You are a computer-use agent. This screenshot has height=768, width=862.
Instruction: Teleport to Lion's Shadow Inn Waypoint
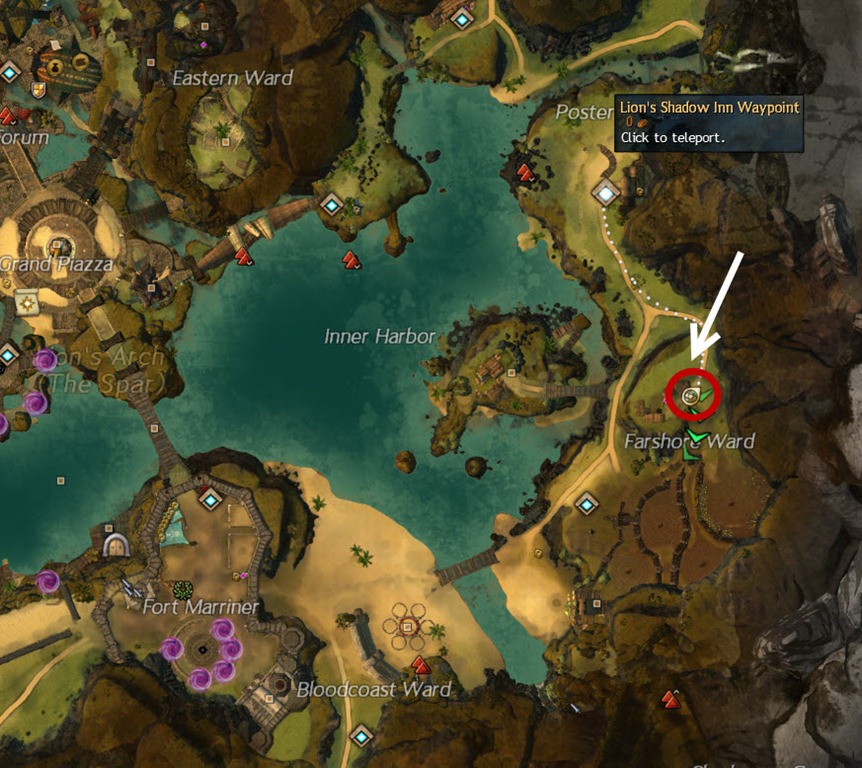click(605, 191)
